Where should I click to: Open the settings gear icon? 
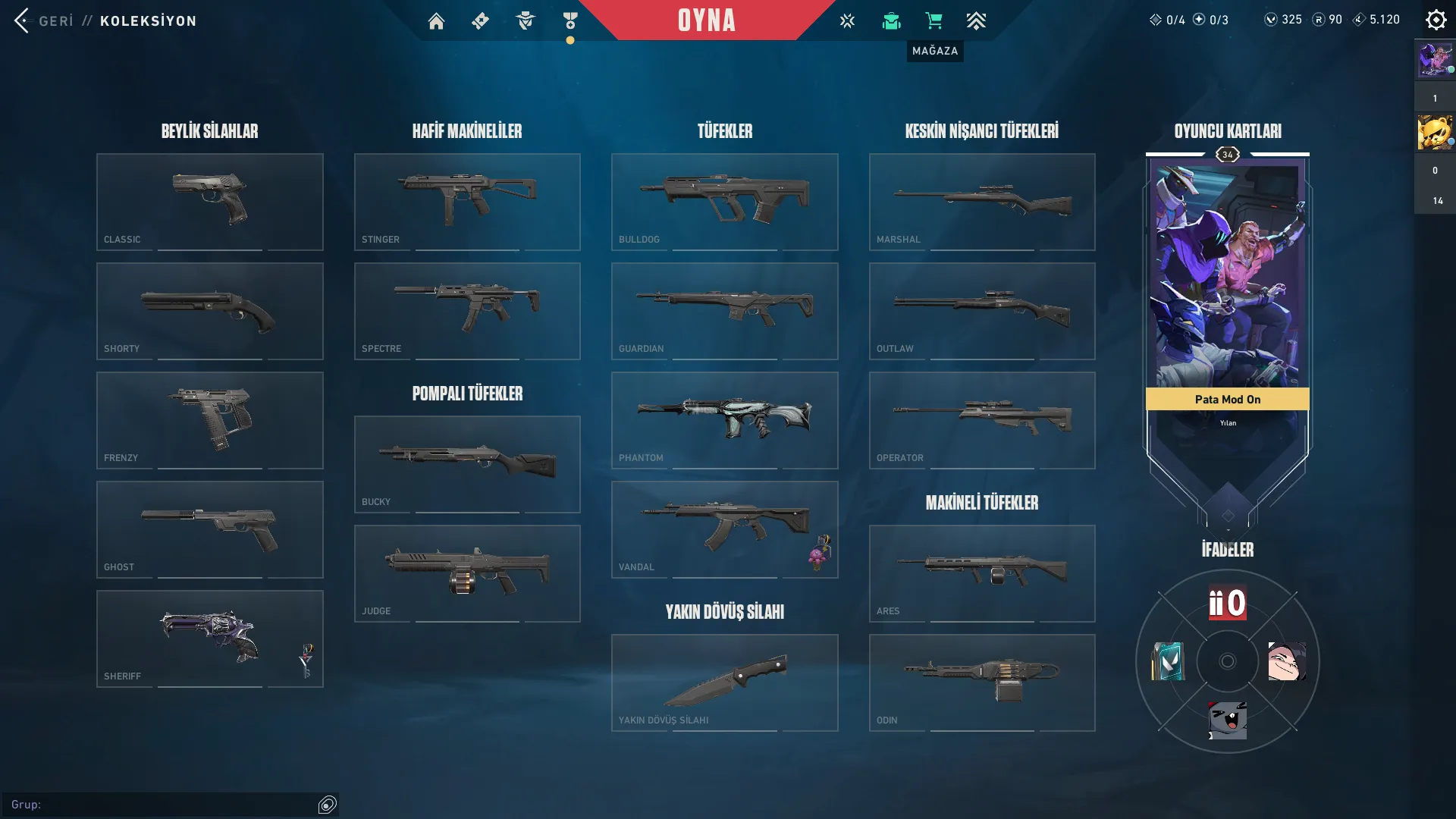tap(1436, 20)
